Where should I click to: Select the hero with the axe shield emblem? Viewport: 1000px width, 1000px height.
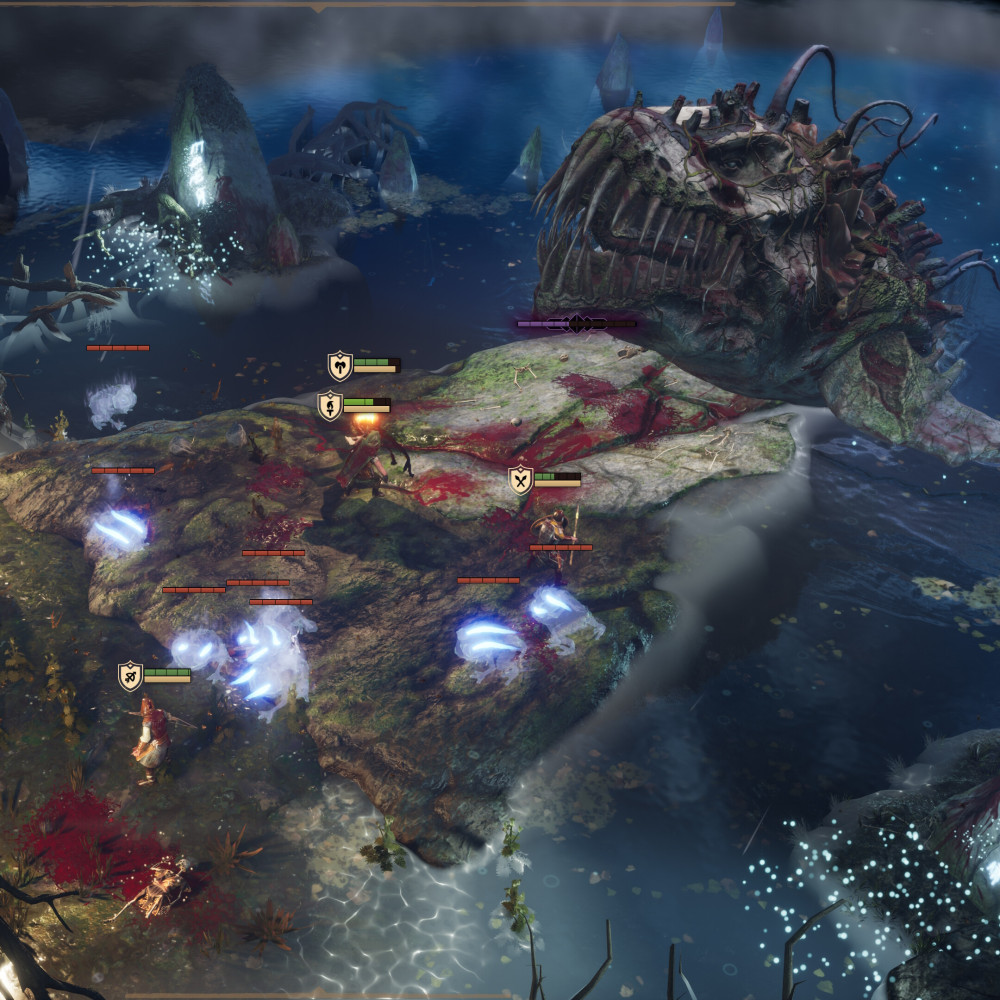pos(341,366)
